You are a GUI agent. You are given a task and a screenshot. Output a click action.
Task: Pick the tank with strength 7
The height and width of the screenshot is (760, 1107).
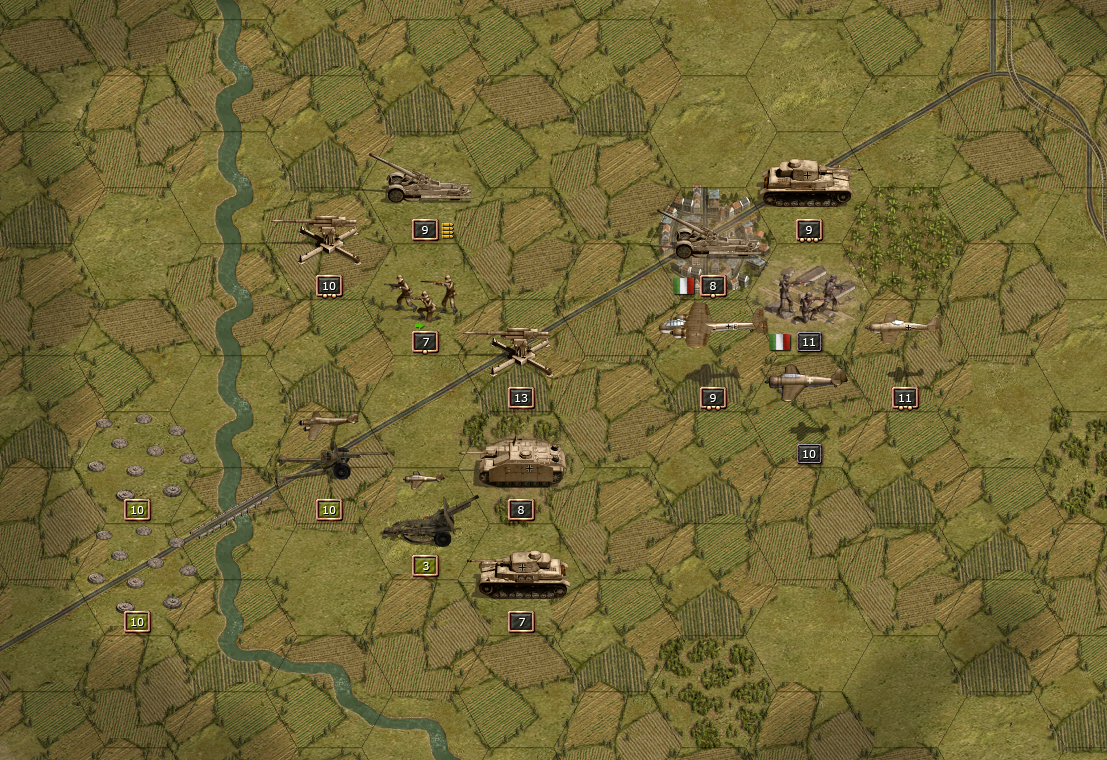click(522, 574)
